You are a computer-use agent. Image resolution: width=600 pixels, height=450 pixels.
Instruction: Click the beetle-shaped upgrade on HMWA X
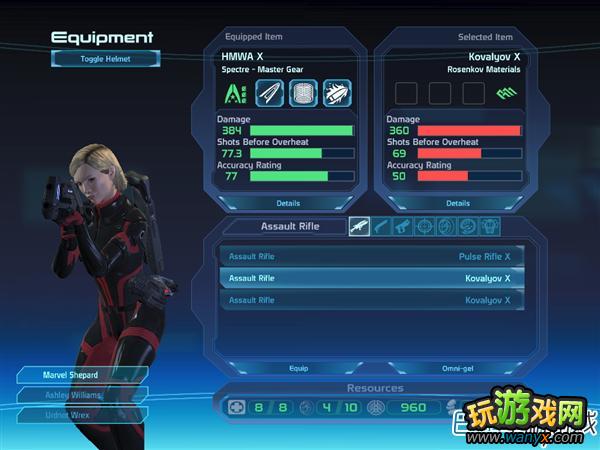point(335,93)
